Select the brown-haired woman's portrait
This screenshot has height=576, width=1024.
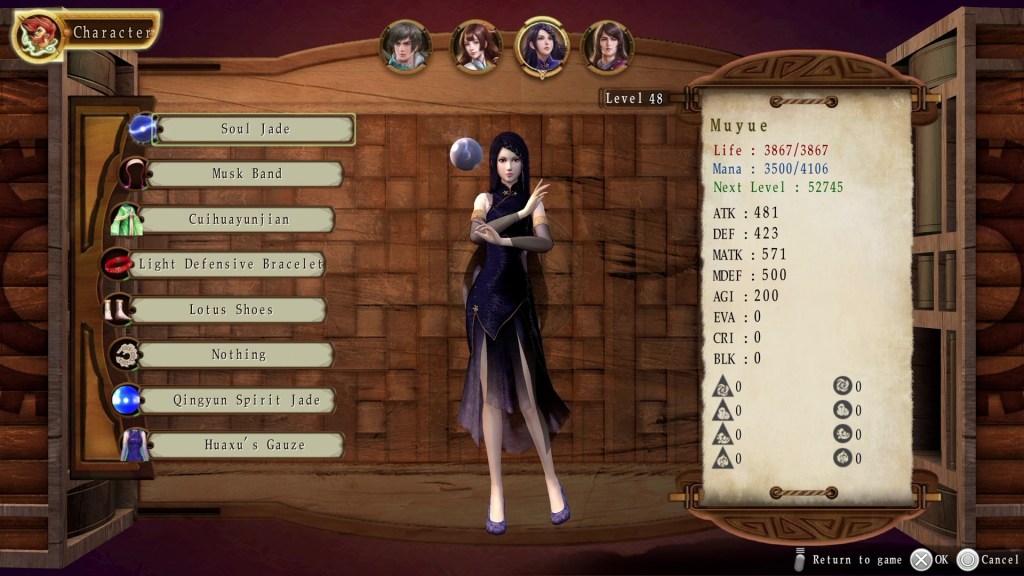(476, 46)
